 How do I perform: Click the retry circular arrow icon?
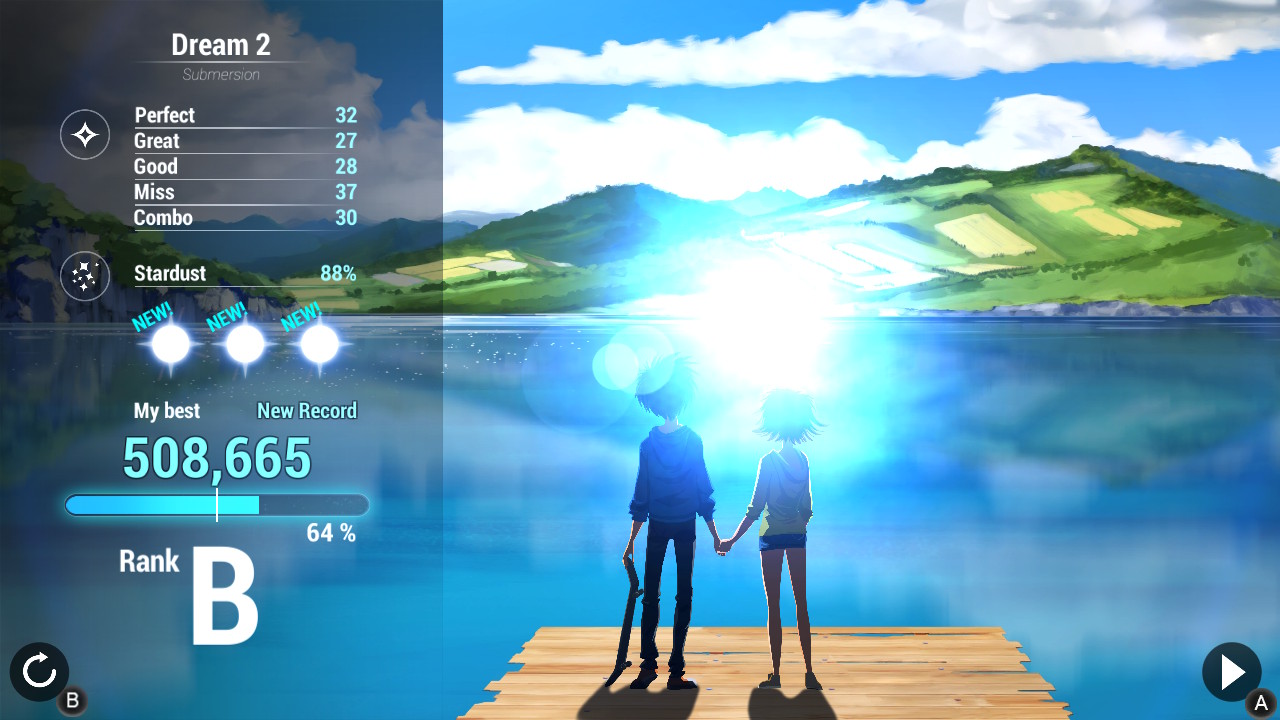coord(39,672)
